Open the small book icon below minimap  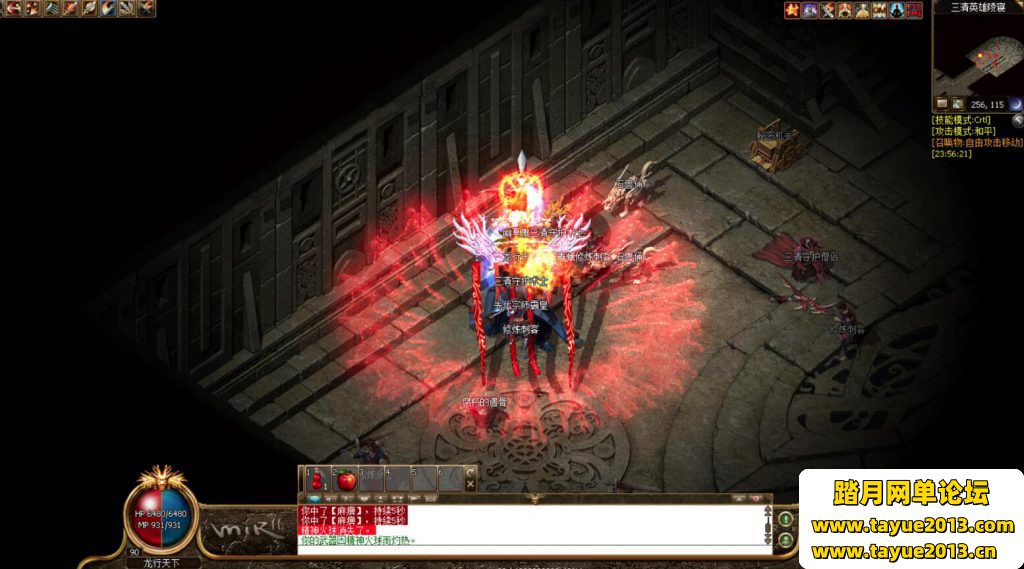[941, 104]
